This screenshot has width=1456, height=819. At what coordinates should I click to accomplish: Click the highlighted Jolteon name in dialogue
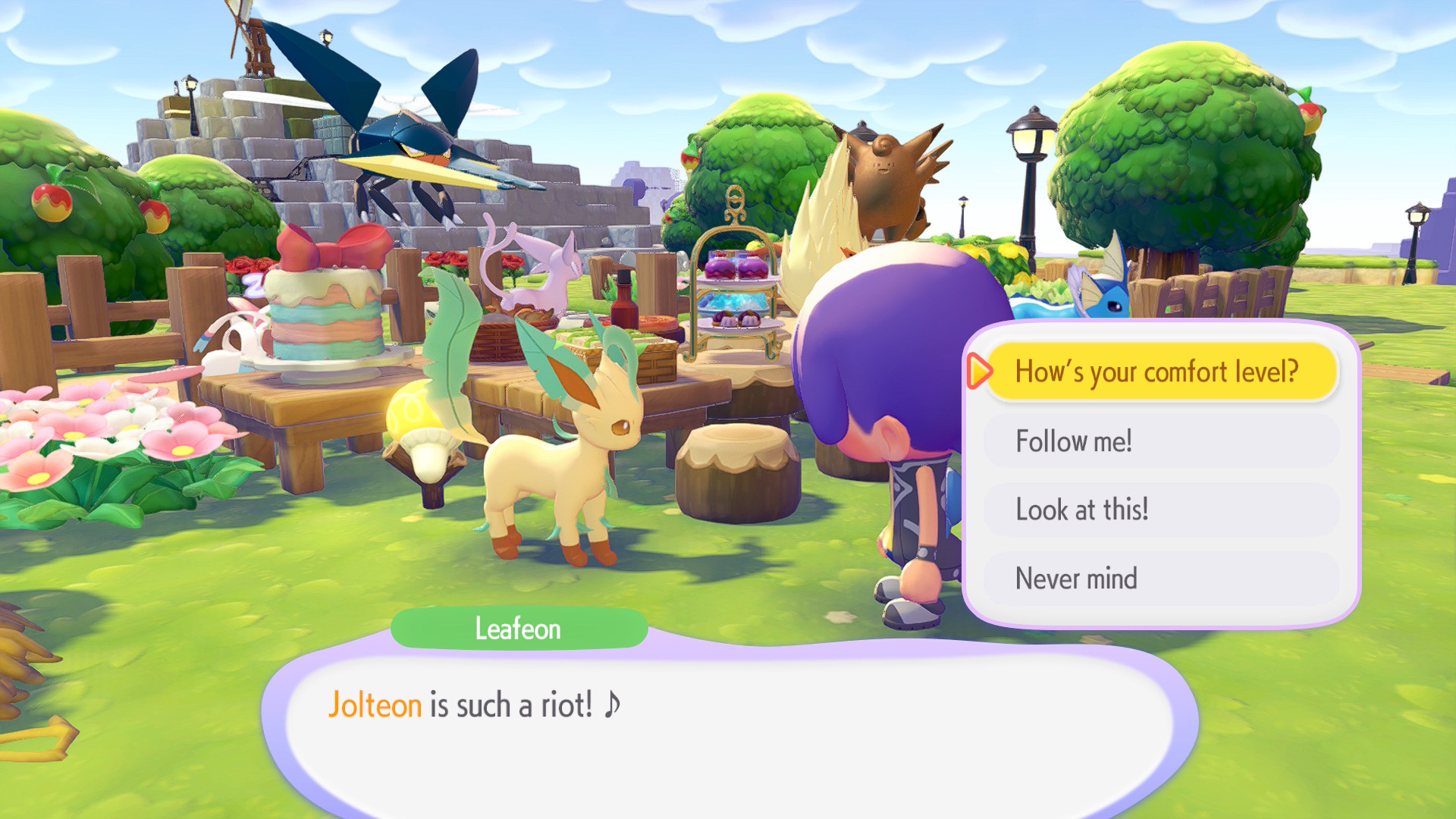[375, 704]
